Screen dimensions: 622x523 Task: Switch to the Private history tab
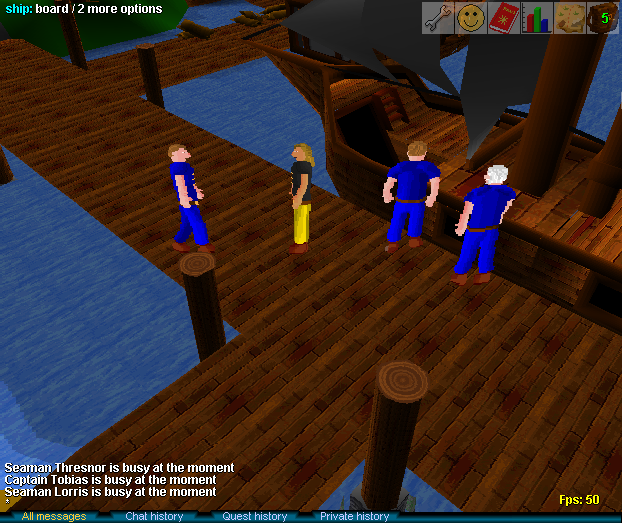(354, 516)
